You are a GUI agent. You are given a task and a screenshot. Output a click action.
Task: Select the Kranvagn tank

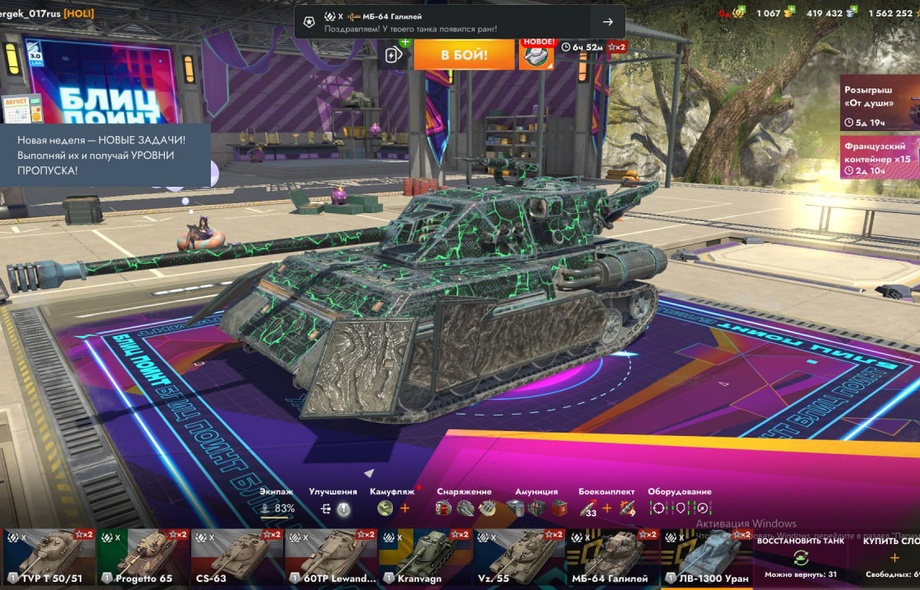(425, 558)
